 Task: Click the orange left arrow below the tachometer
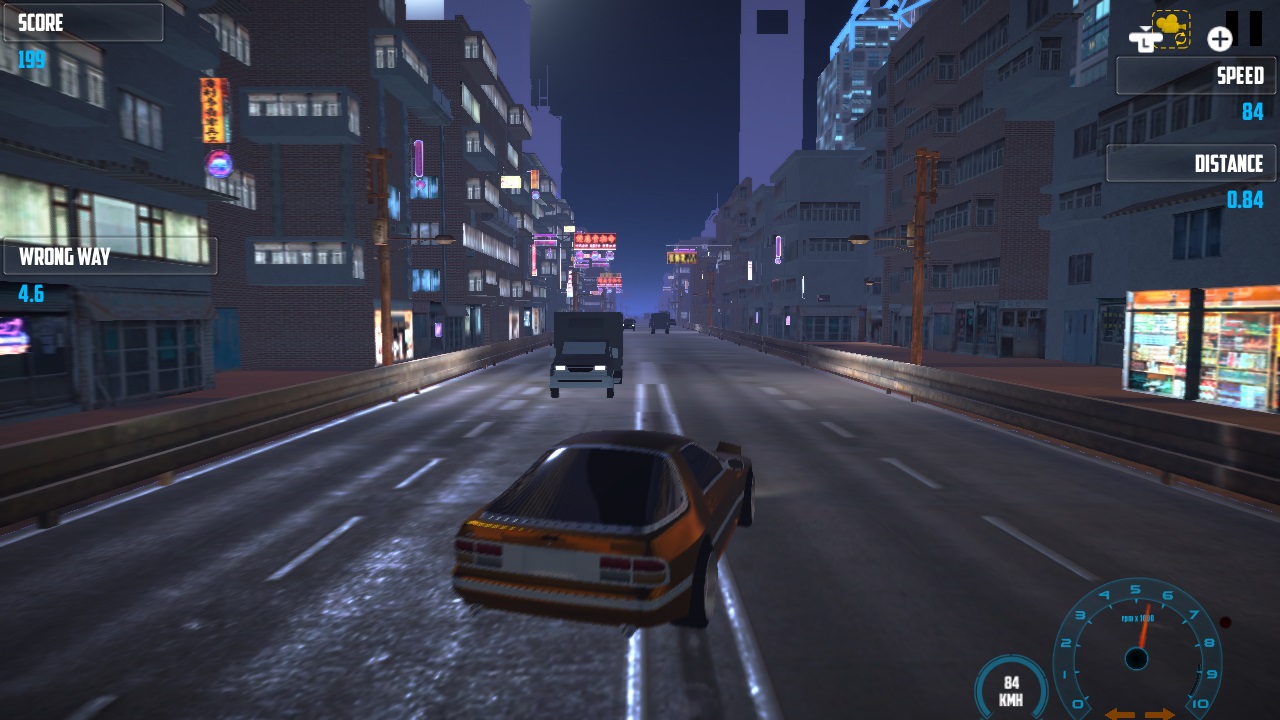[x=1119, y=713]
